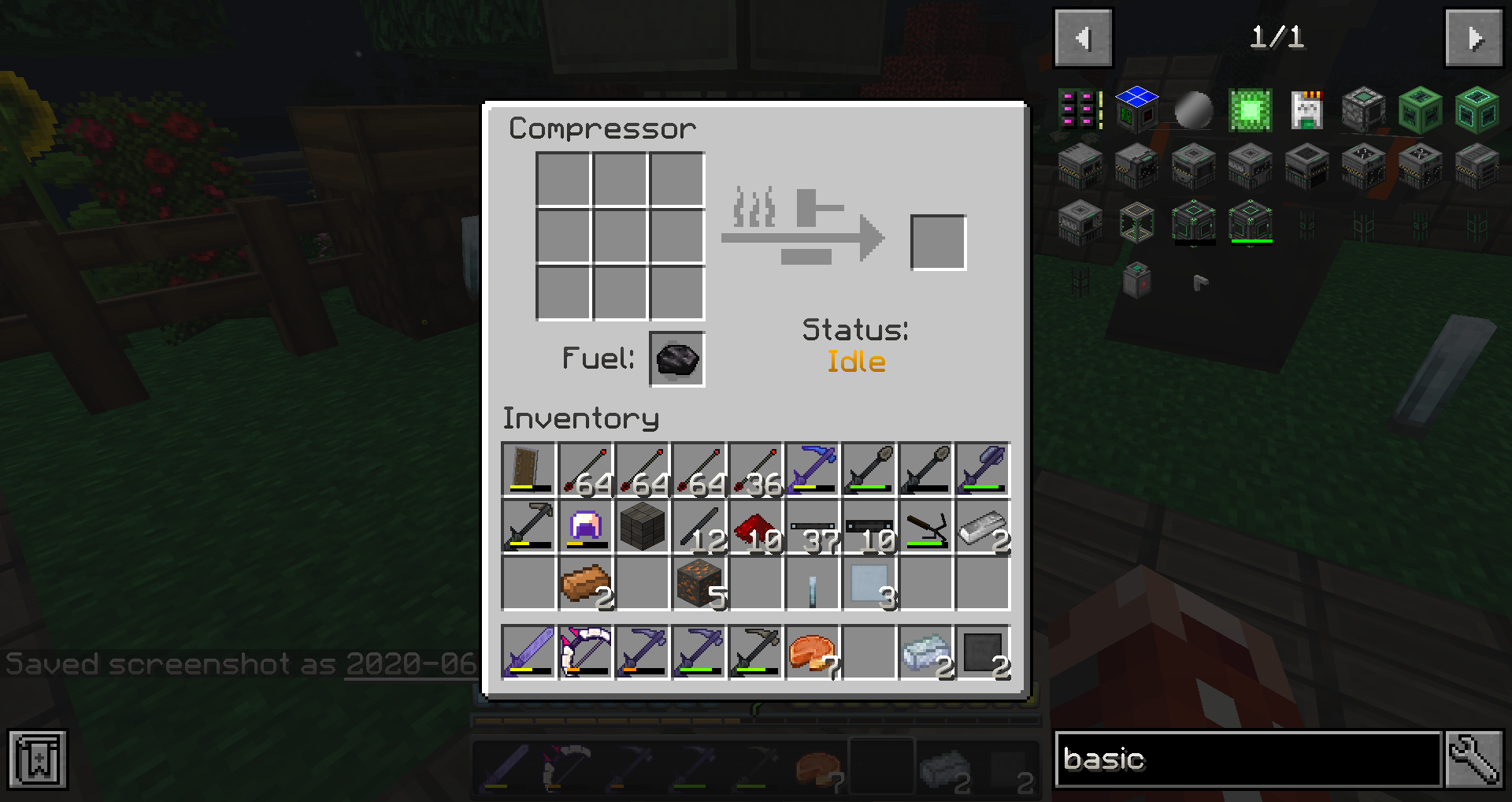
Task: Select the purple sword in the hotbar
Action: tap(529, 652)
